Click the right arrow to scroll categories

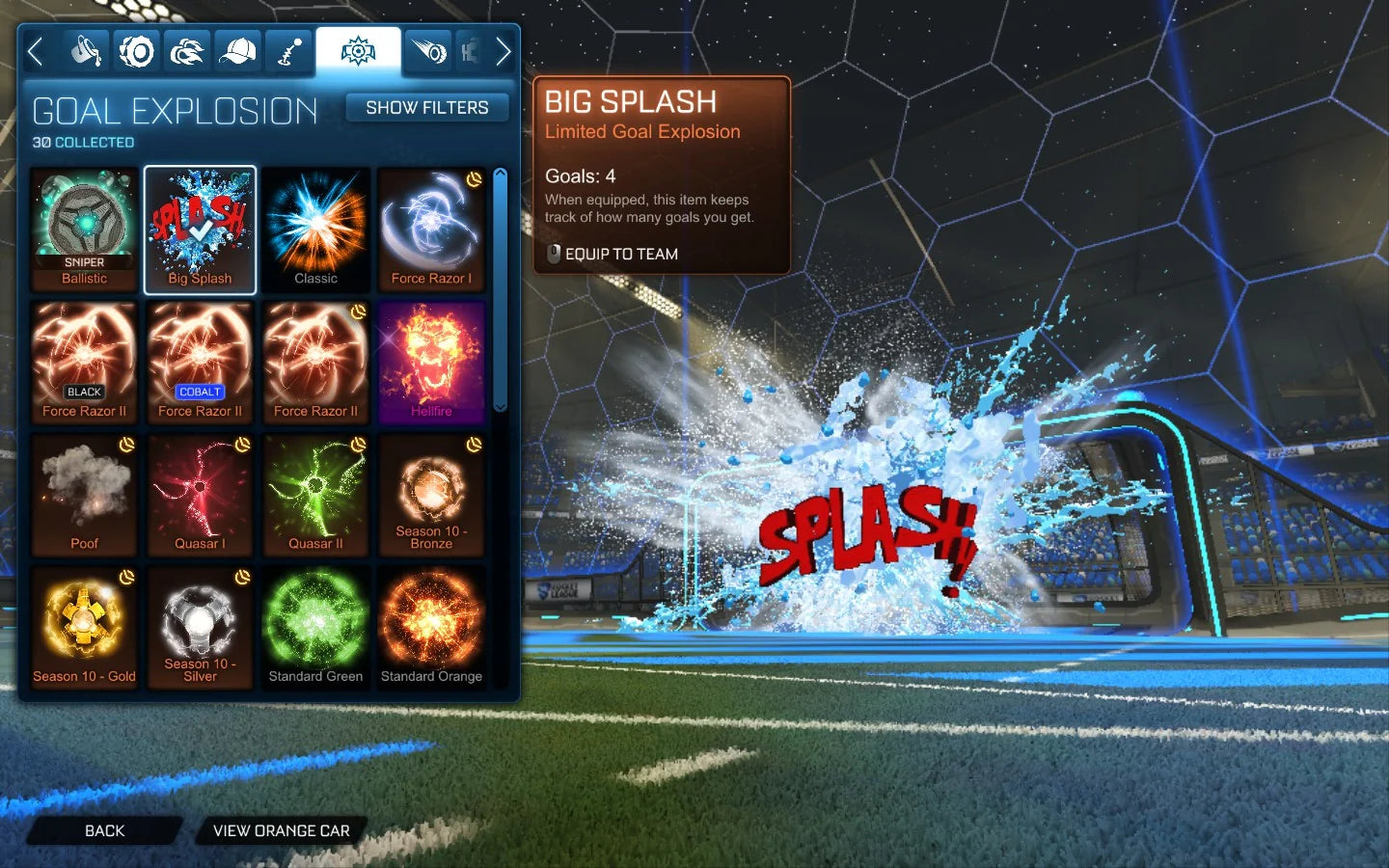pyautogui.click(x=504, y=50)
